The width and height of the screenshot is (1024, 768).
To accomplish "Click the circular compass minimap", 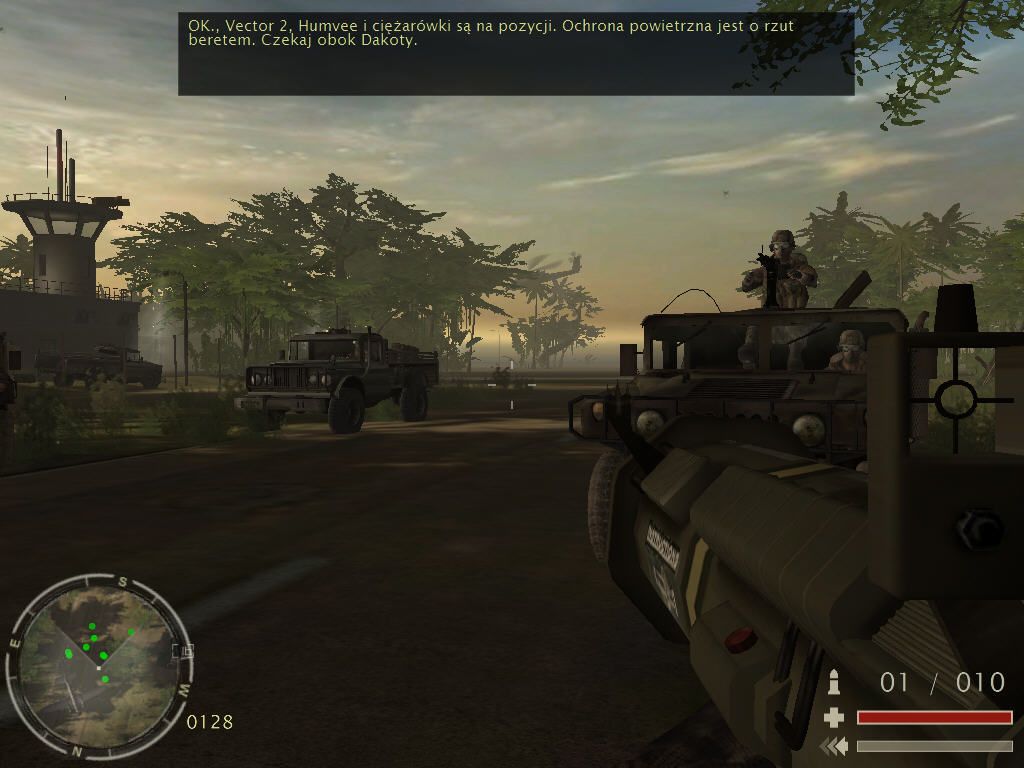I will click(97, 665).
